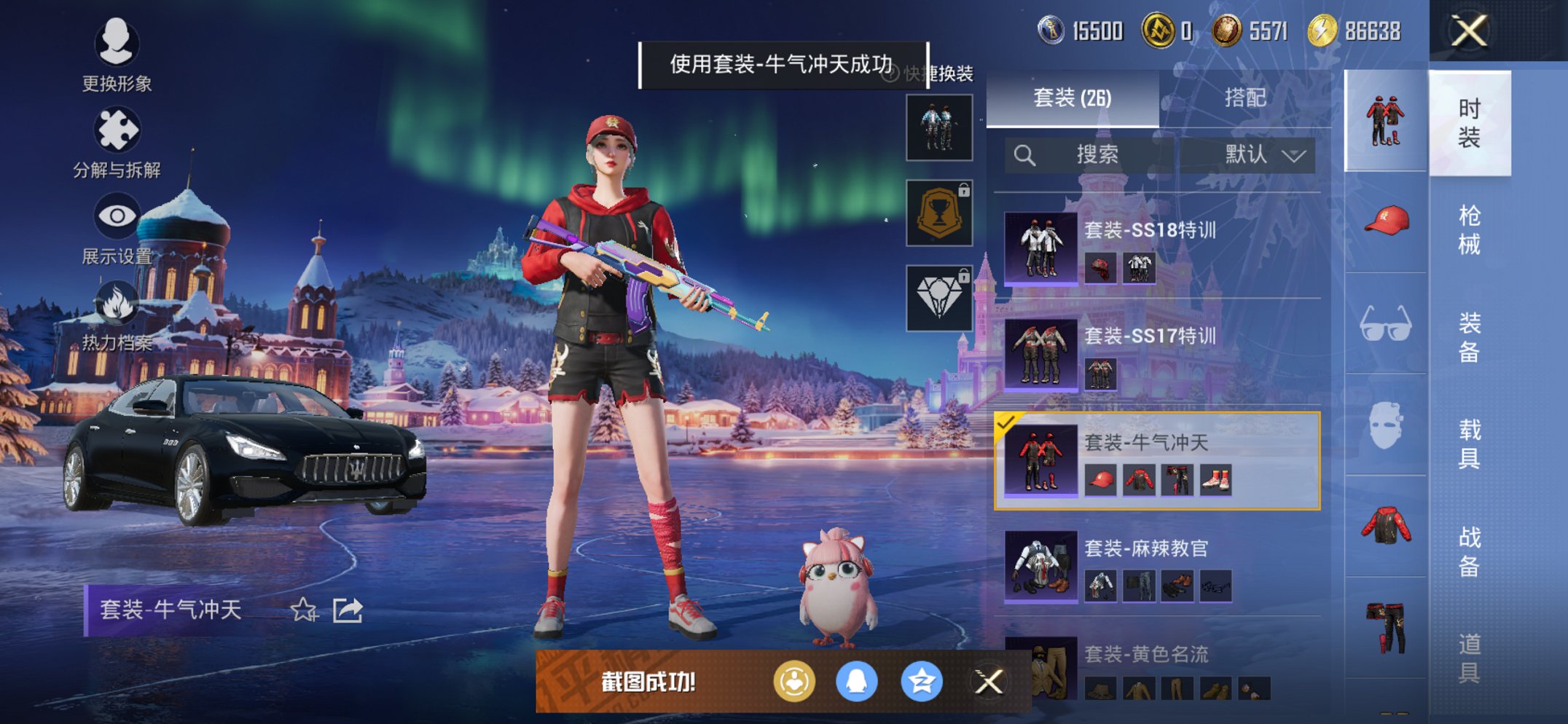Select the 分解与拆解 dismantle icon
This screenshot has height=724, width=1568.
tap(117, 131)
